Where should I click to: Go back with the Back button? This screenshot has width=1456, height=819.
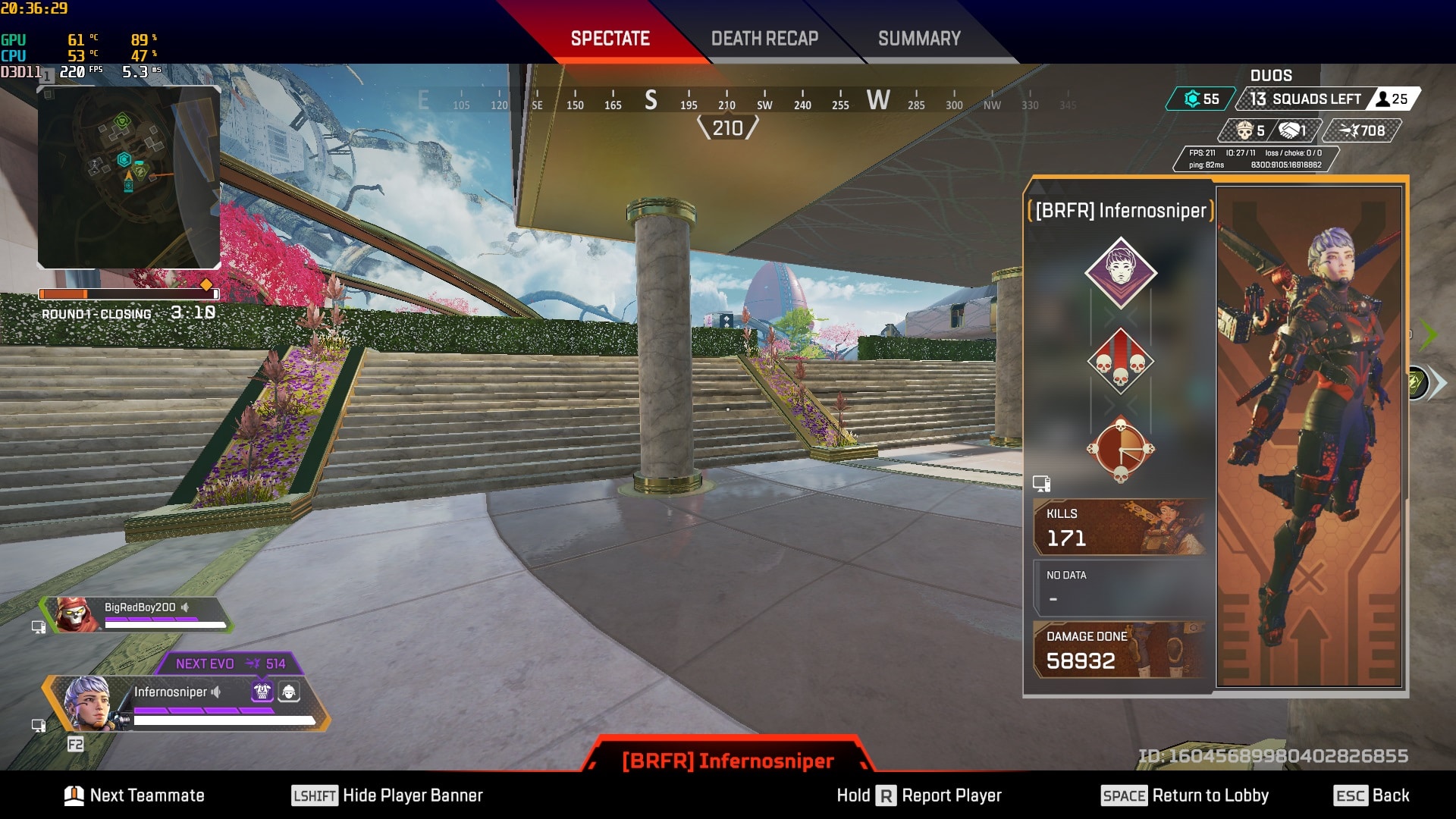coord(1371,795)
